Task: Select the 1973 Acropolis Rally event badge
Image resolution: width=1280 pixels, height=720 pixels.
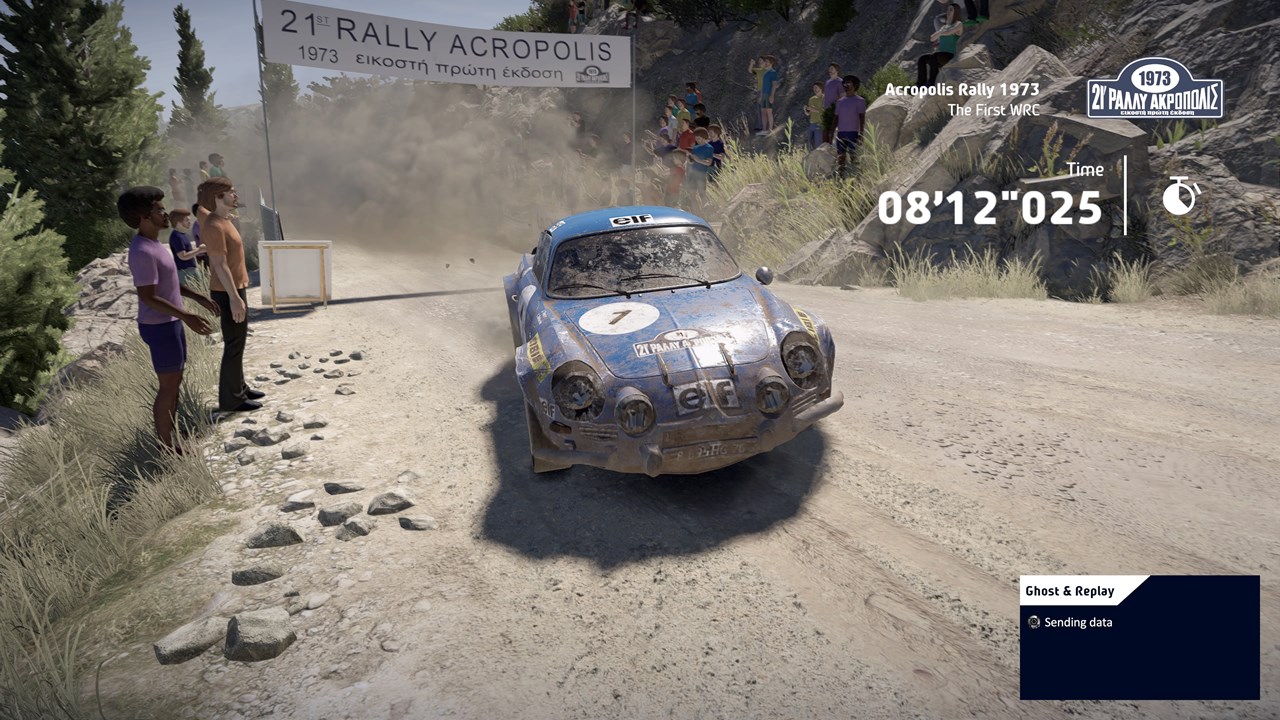Action: coord(1154,89)
